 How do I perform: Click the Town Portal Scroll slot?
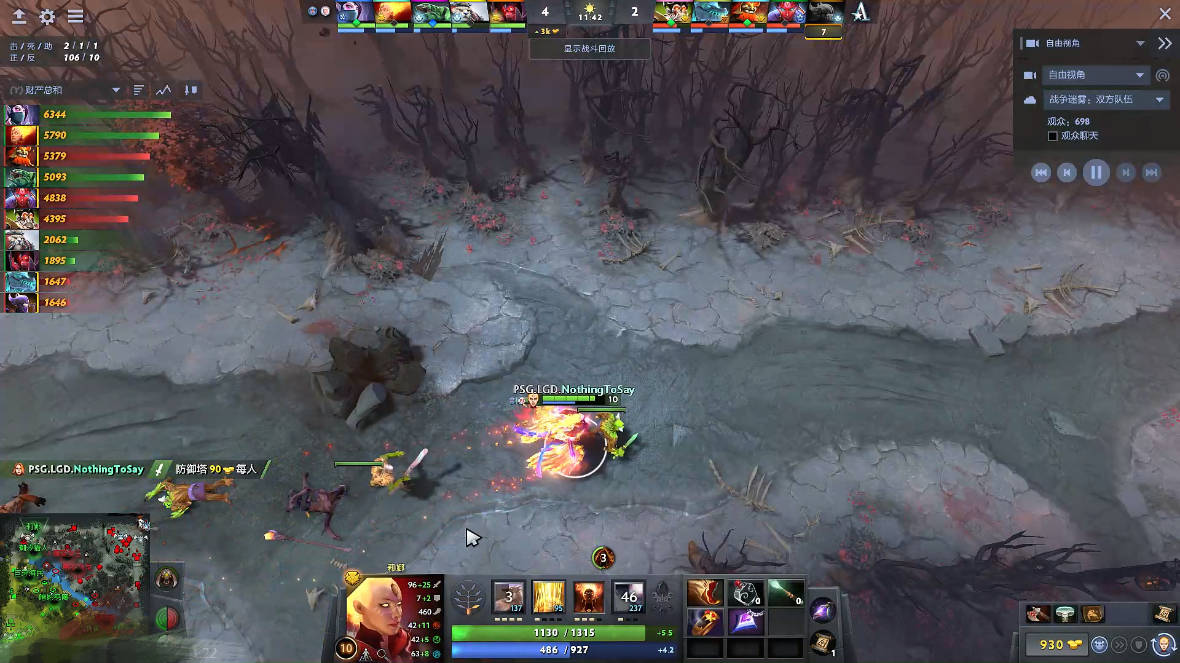823,642
